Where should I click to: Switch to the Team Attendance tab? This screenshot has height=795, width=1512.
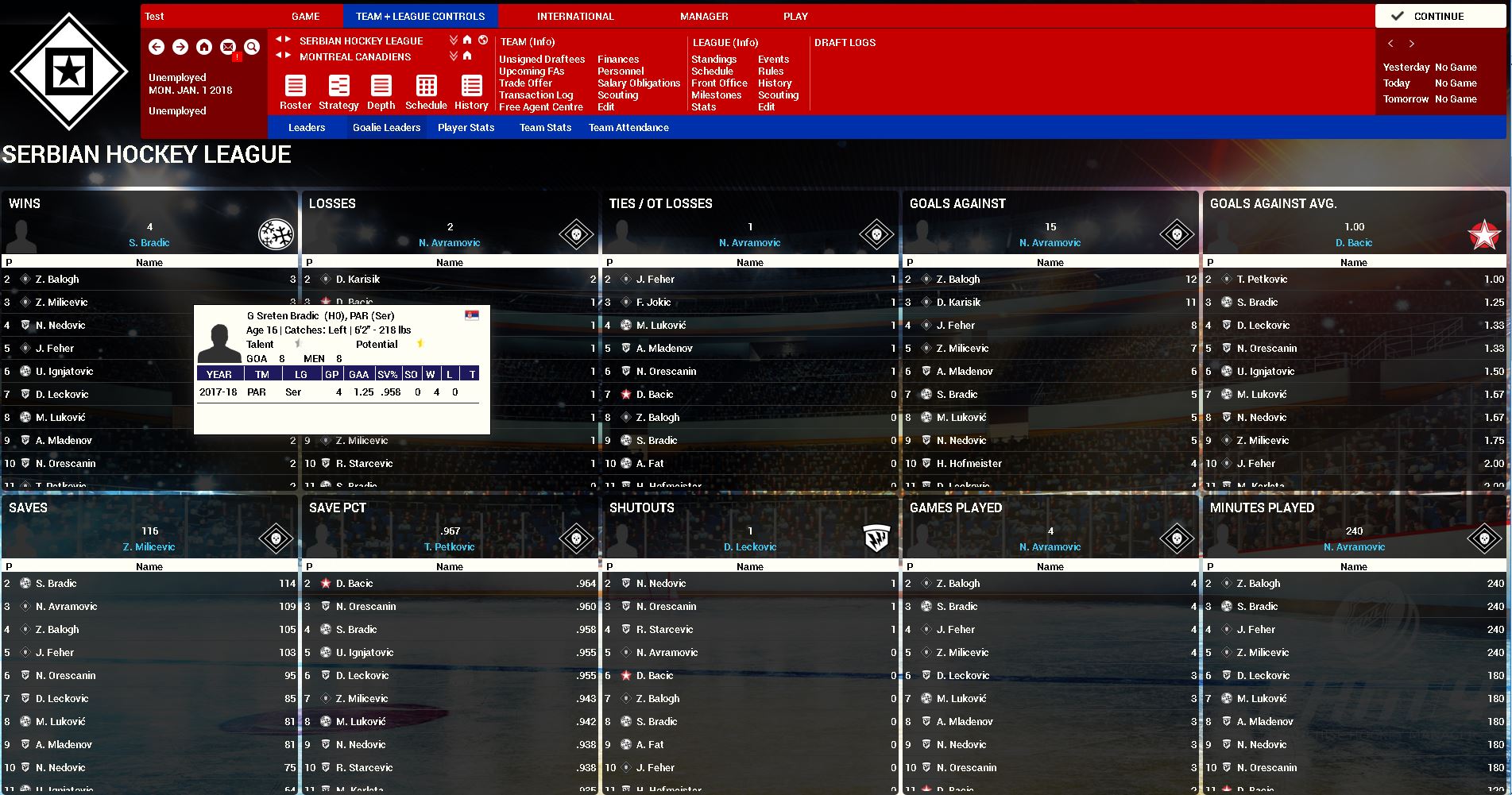tap(628, 127)
